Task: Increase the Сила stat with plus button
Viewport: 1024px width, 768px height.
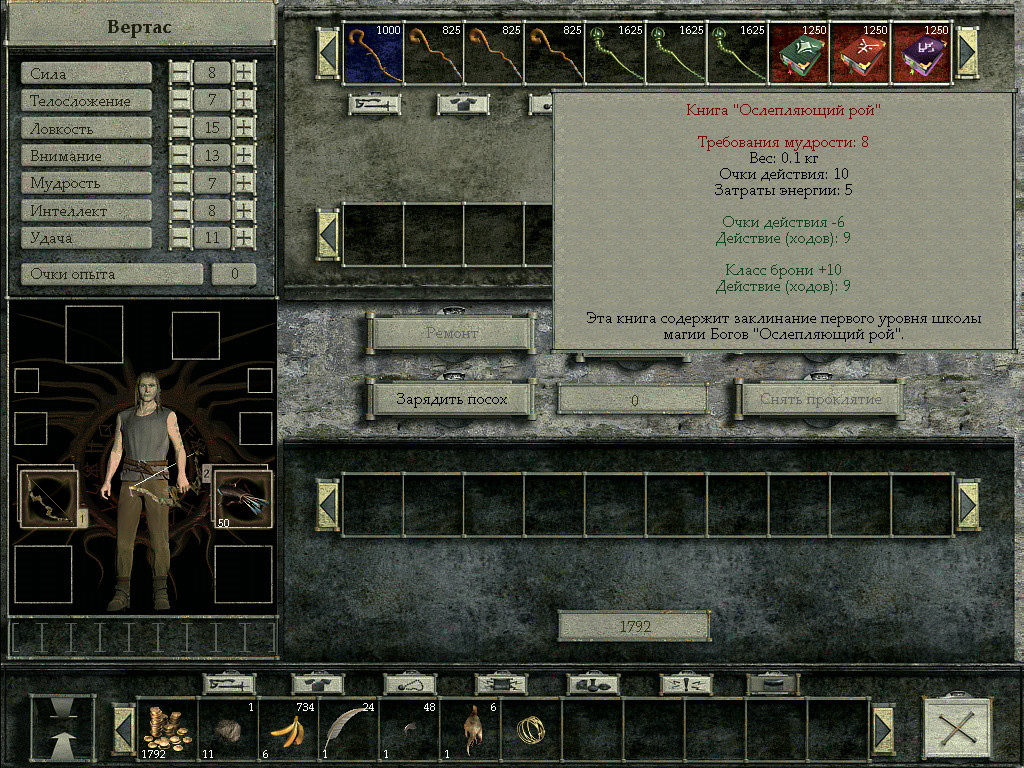Action: pyautogui.click(x=244, y=73)
